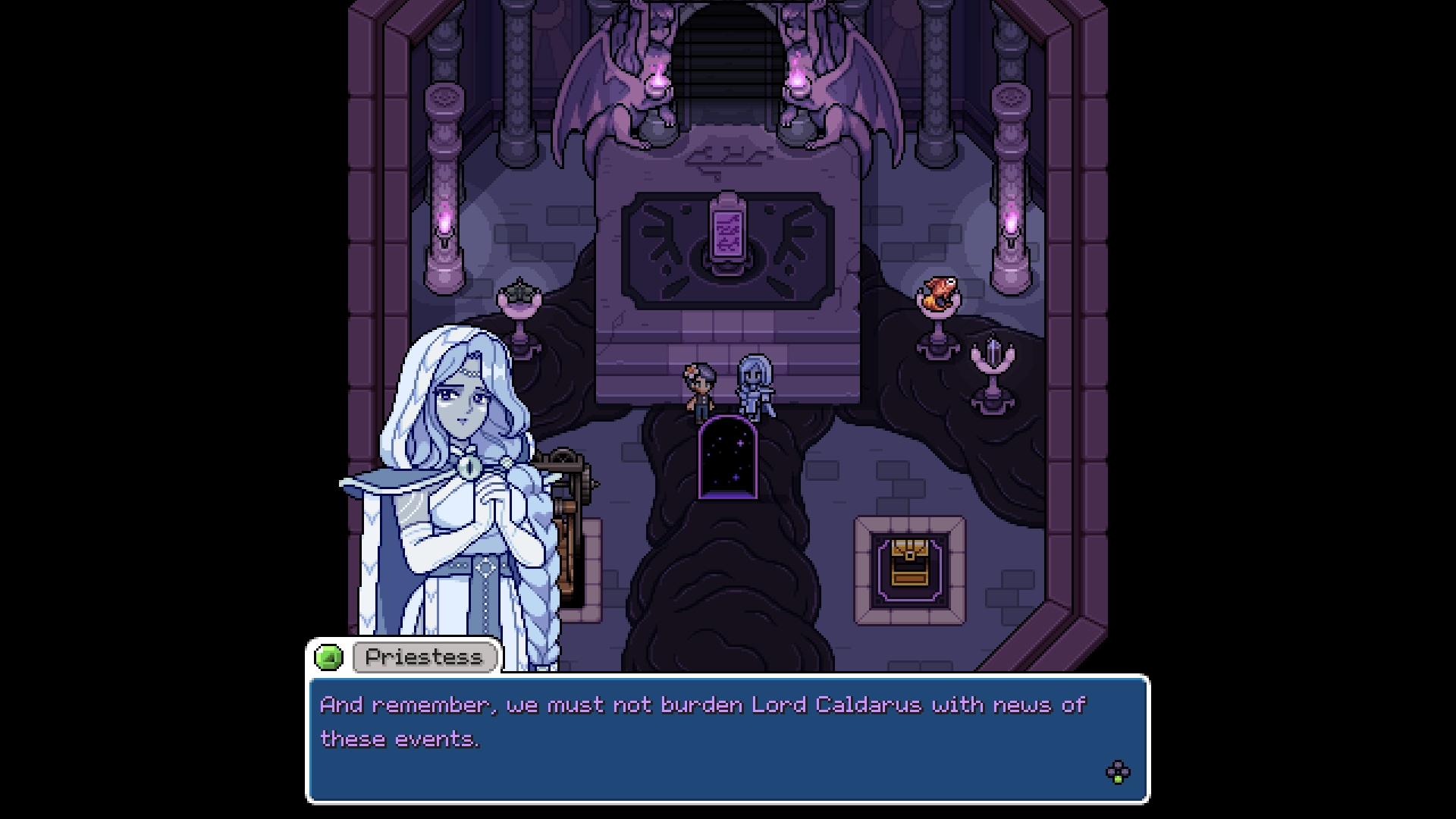The height and width of the screenshot is (819, 1456).
Task: Advance the Priestess dialogue text box
Action: coord(1117,773)
